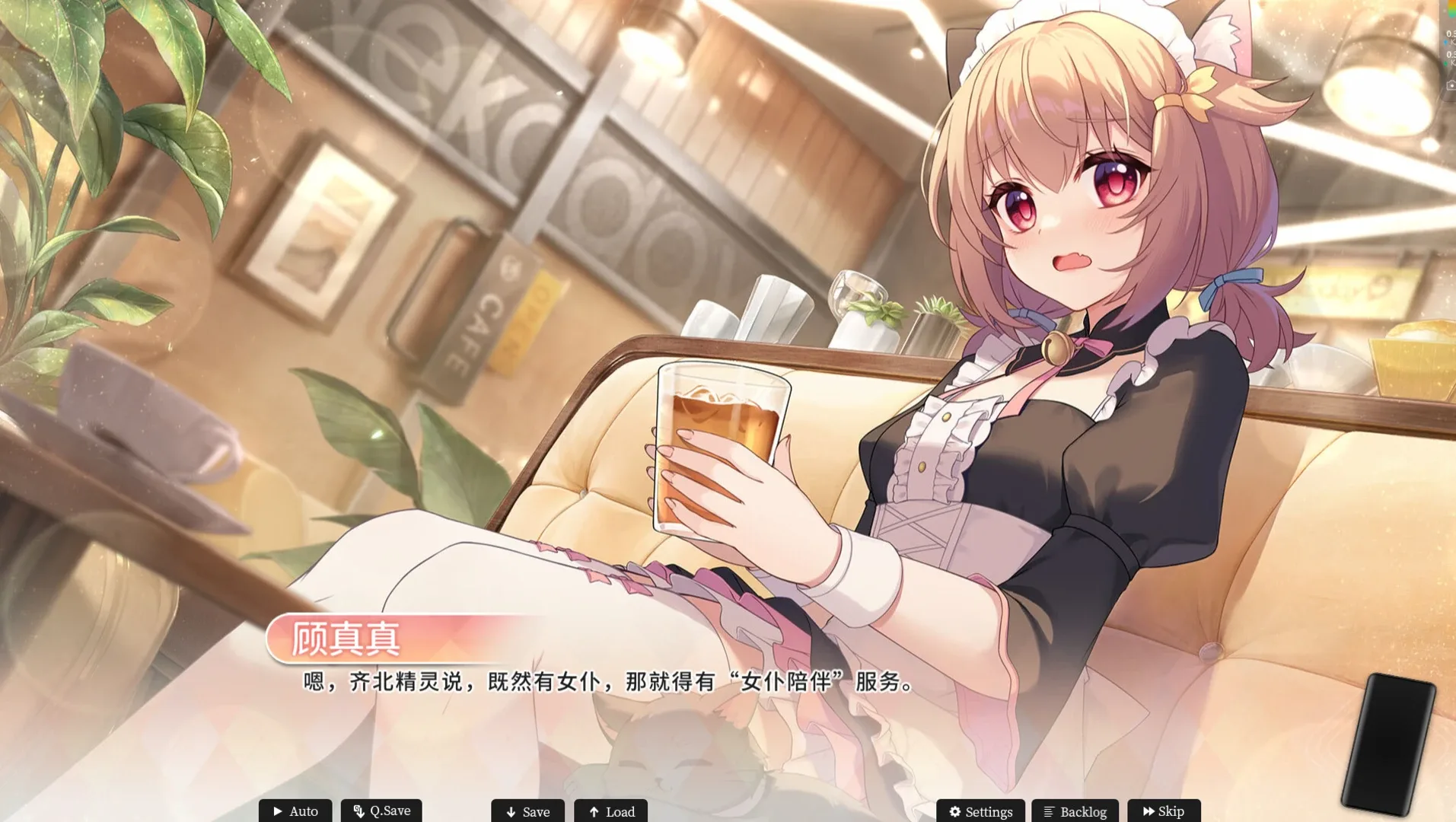Click the quick save icon on the Q.Save button
This screenshot has width=1456, height=822.
point(358,811)
